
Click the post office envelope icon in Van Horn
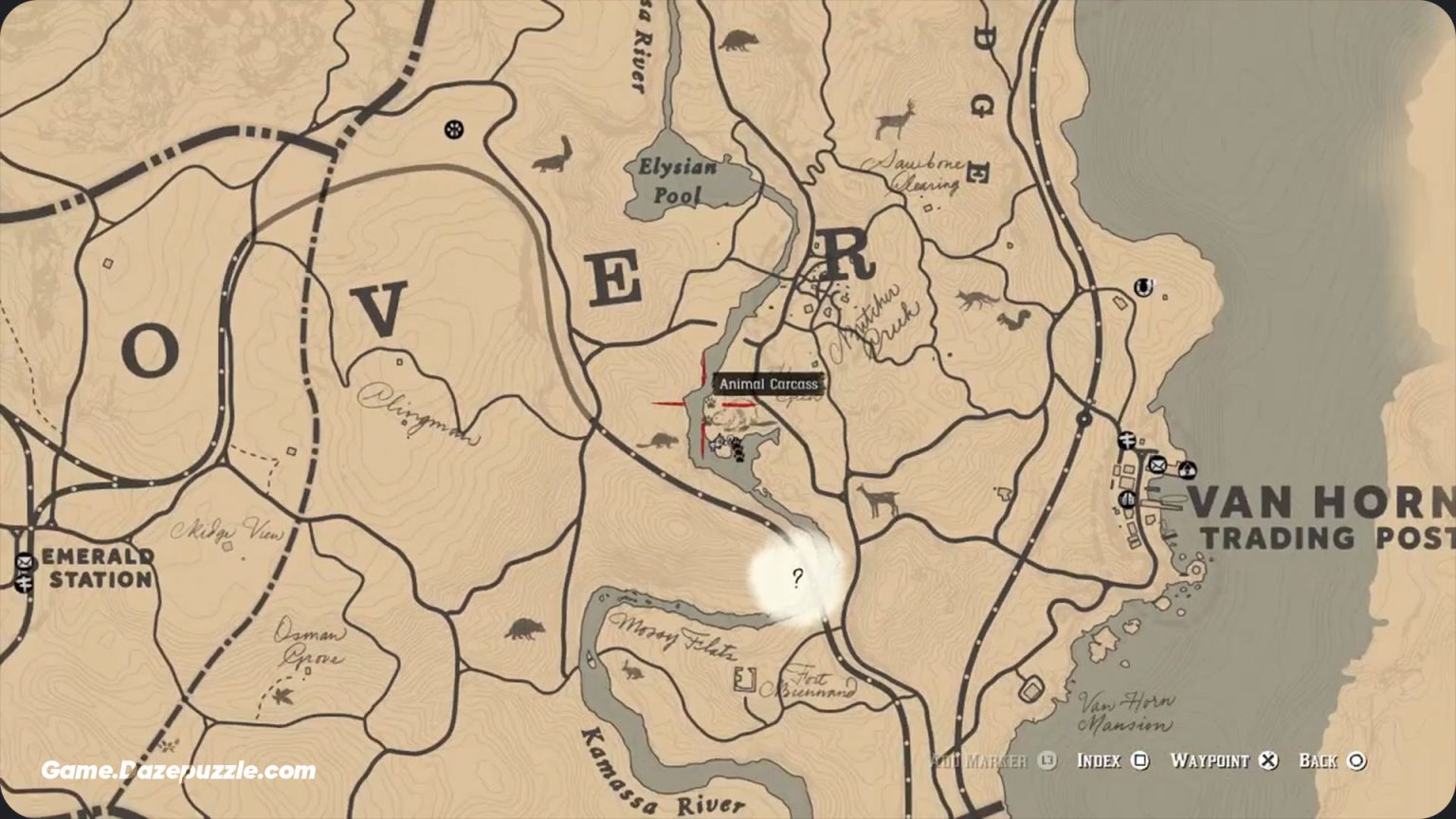point(1157,464)
